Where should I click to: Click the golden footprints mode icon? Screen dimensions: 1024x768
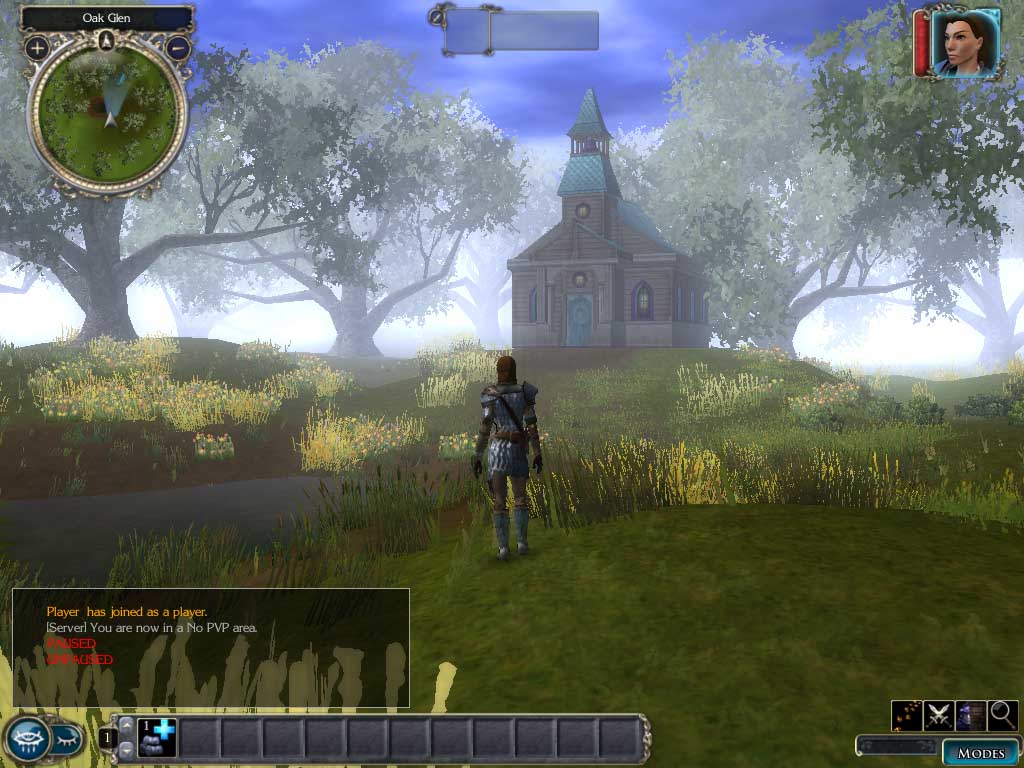click(x=906, y=714)
